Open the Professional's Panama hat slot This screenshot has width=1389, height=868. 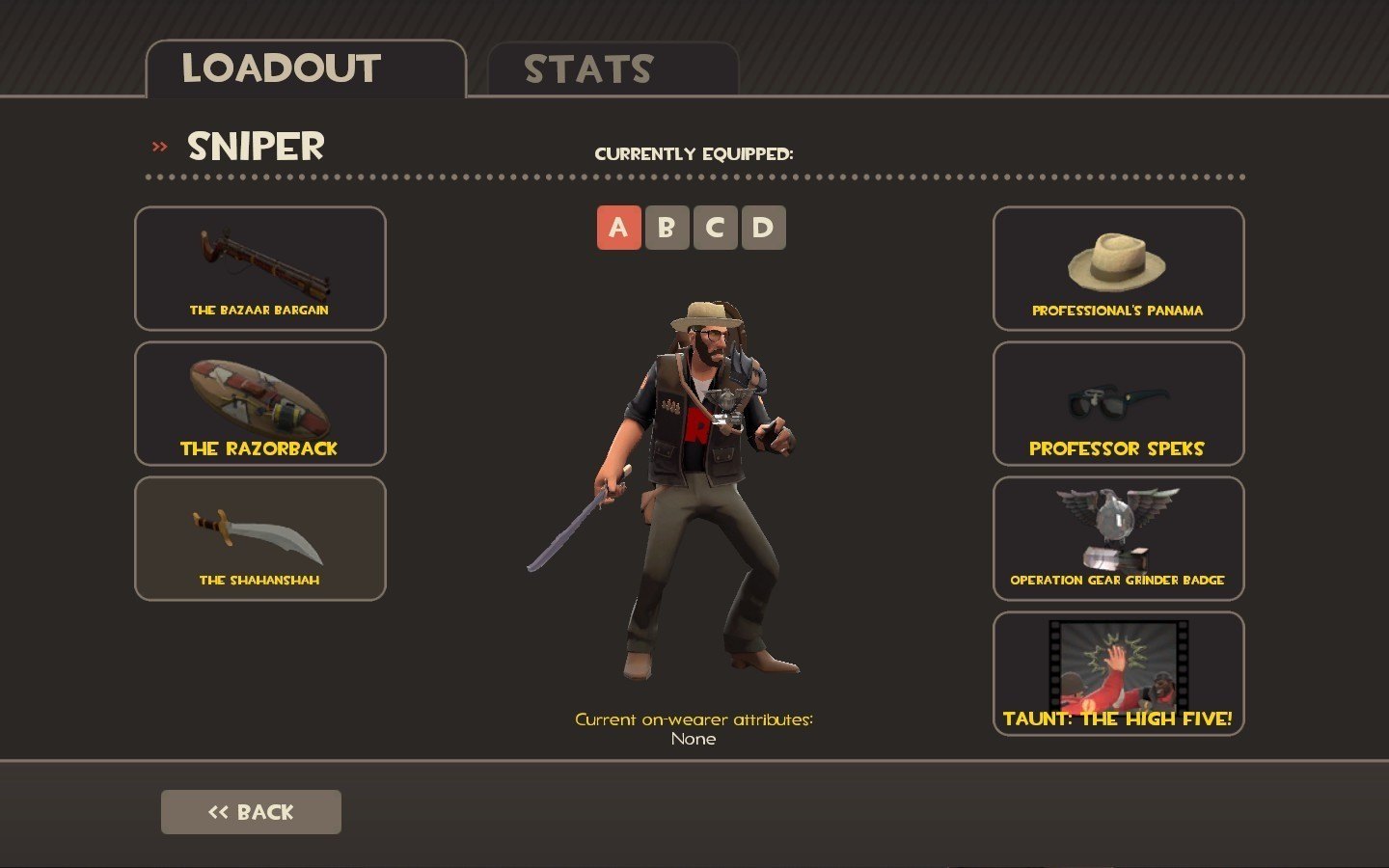click(x=1118, y=269)
